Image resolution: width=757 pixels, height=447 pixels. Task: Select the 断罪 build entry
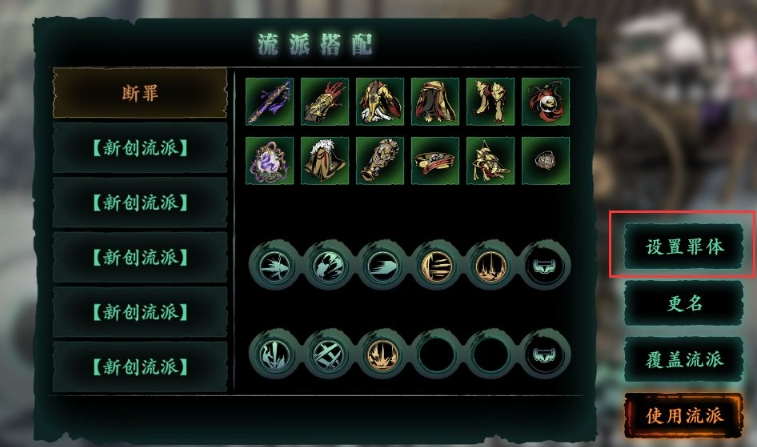140,94
